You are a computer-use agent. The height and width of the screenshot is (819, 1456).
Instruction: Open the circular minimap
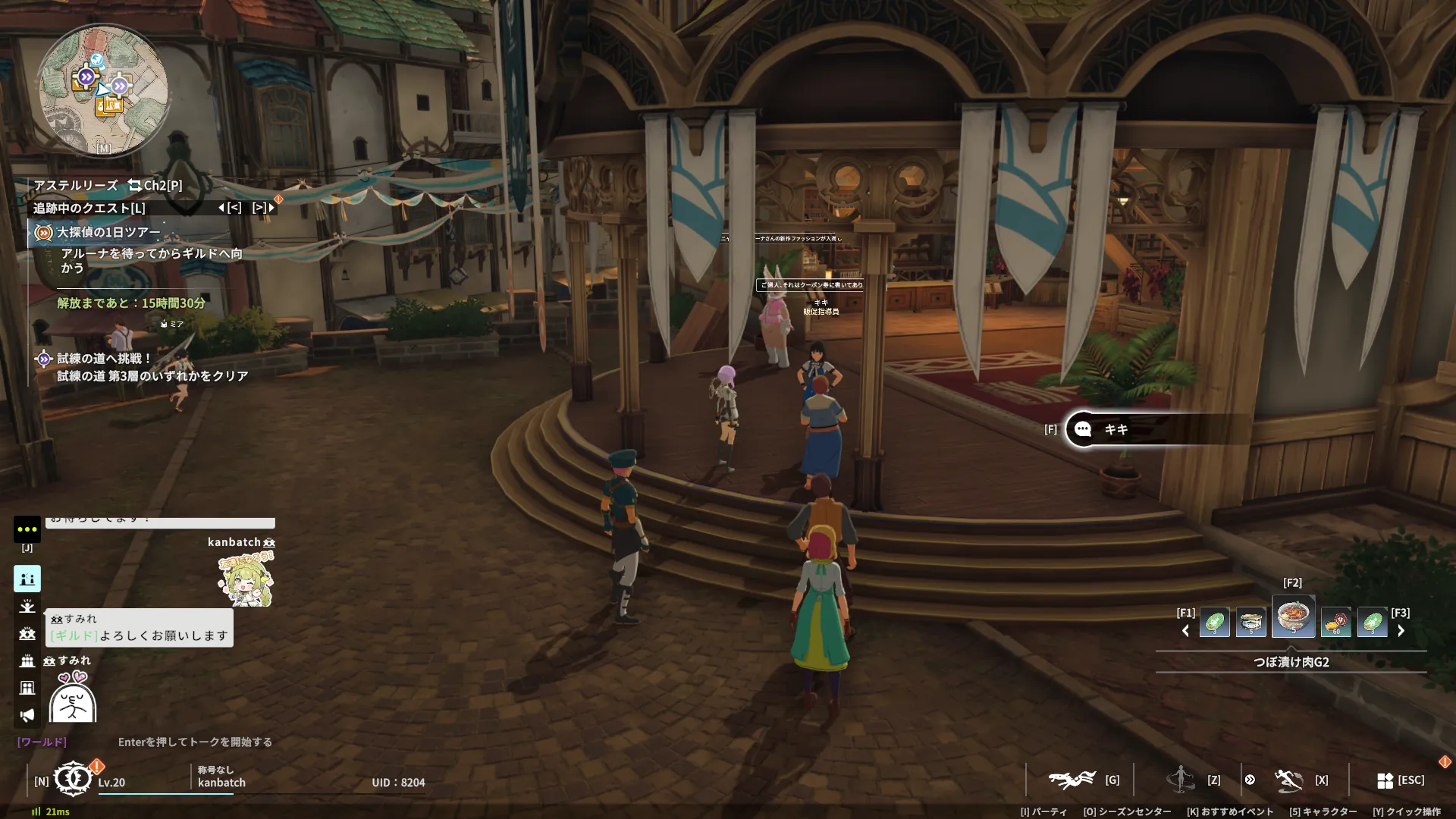click(103, 90)
